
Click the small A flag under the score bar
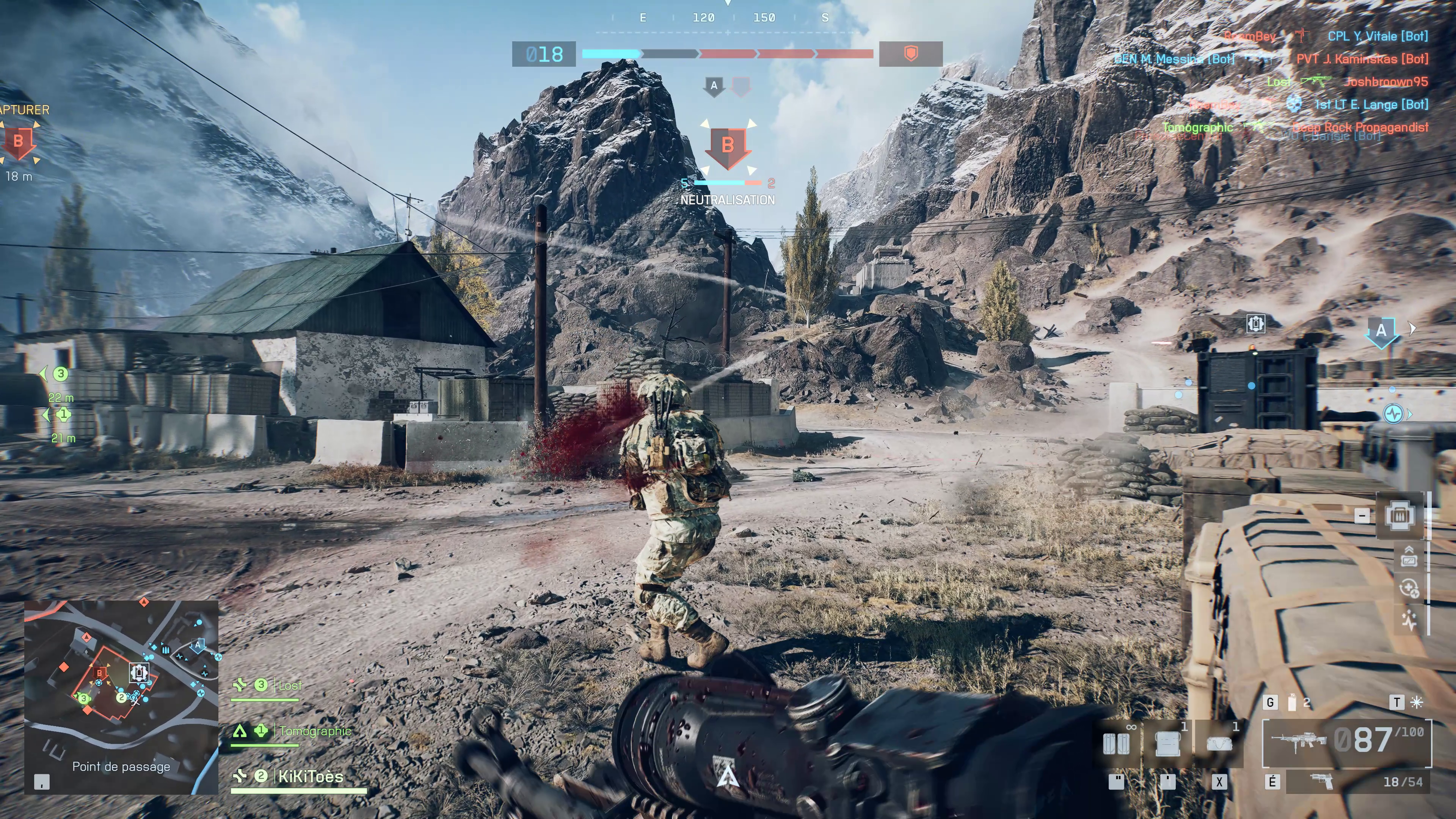(x=714, y=86)
